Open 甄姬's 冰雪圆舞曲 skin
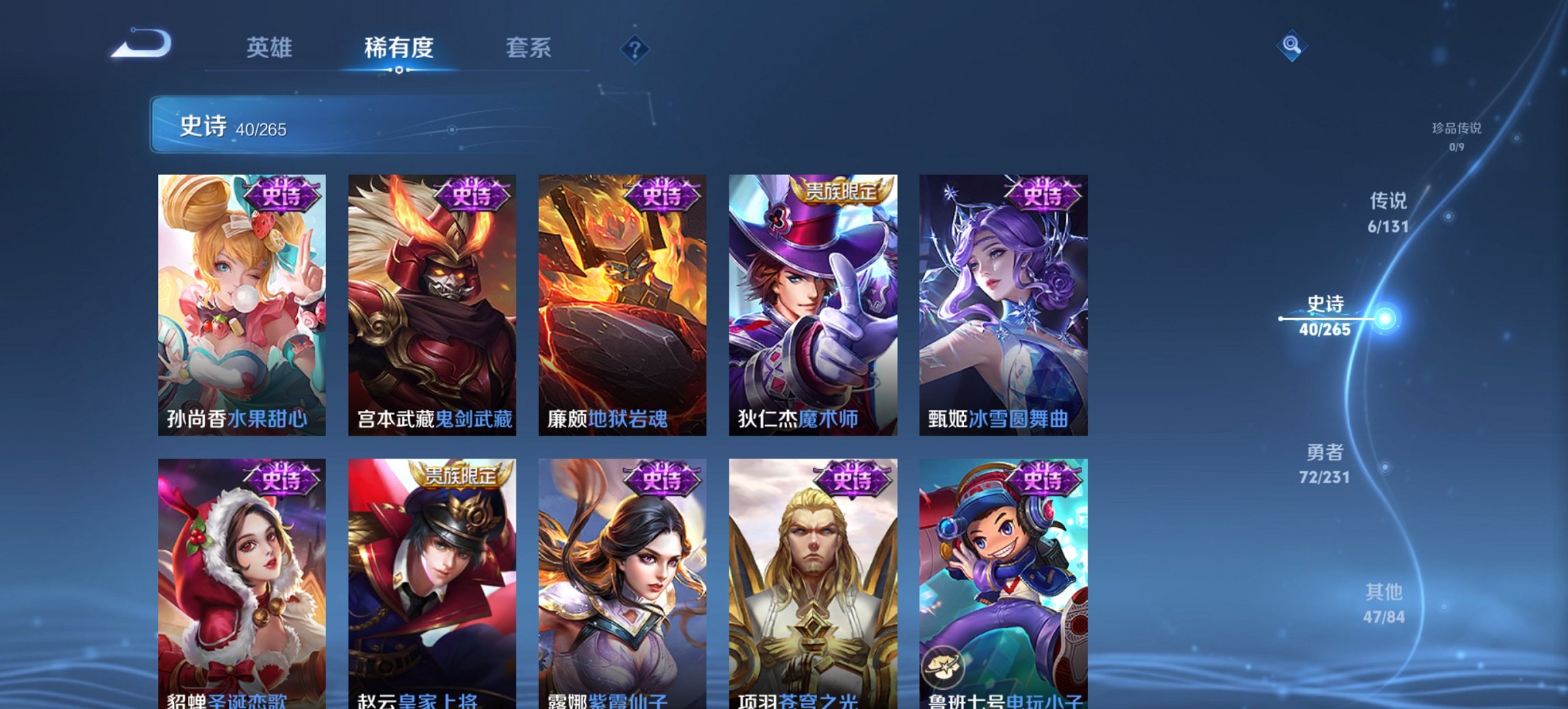The height and width of the screenshot is (709, 1568). coord(1004,308)
